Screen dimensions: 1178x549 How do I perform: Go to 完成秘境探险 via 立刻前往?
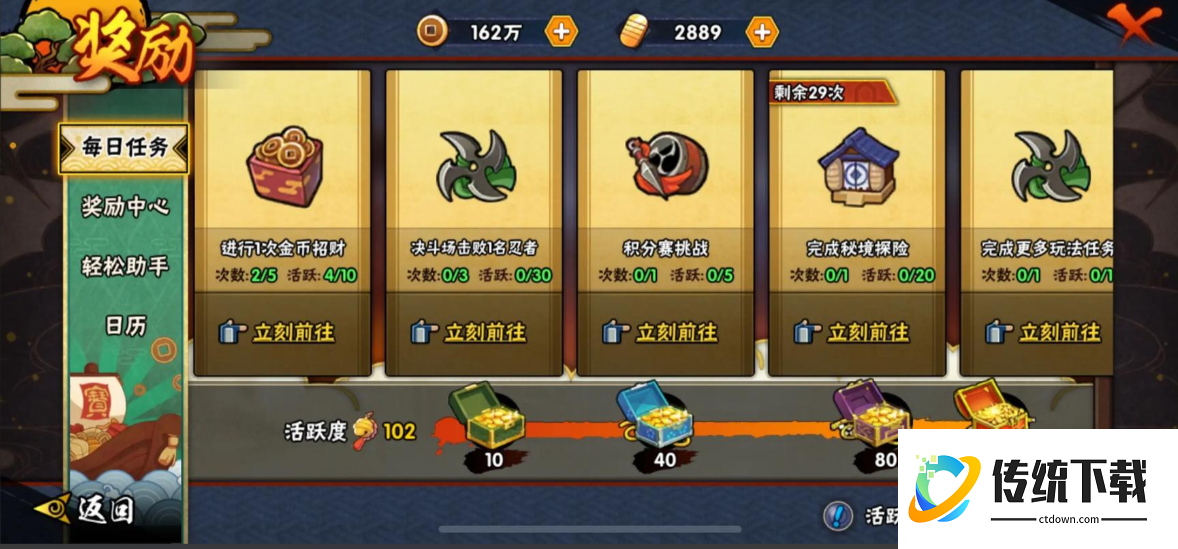(x=856, y=332)
